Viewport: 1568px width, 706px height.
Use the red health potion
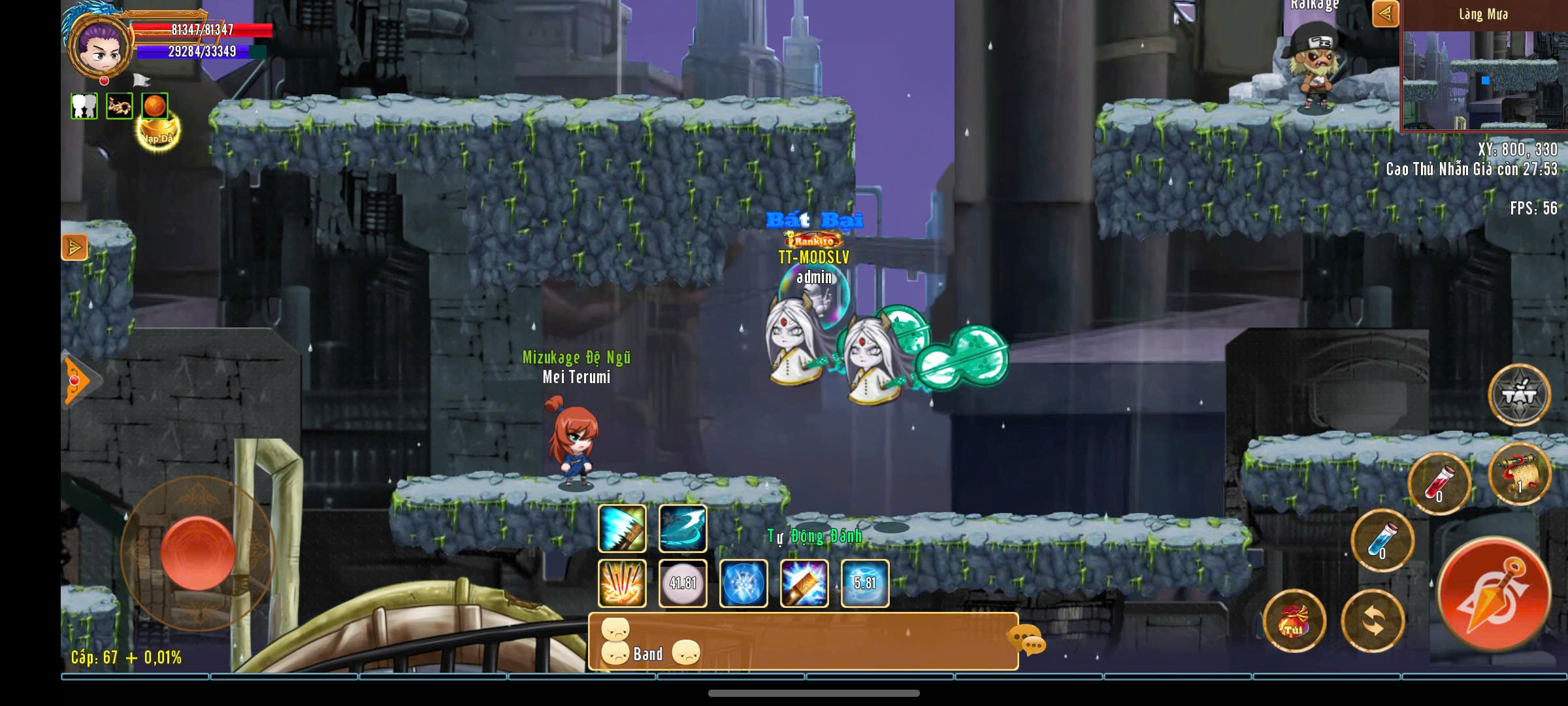pyautogui.click(x=1439, y=483)
